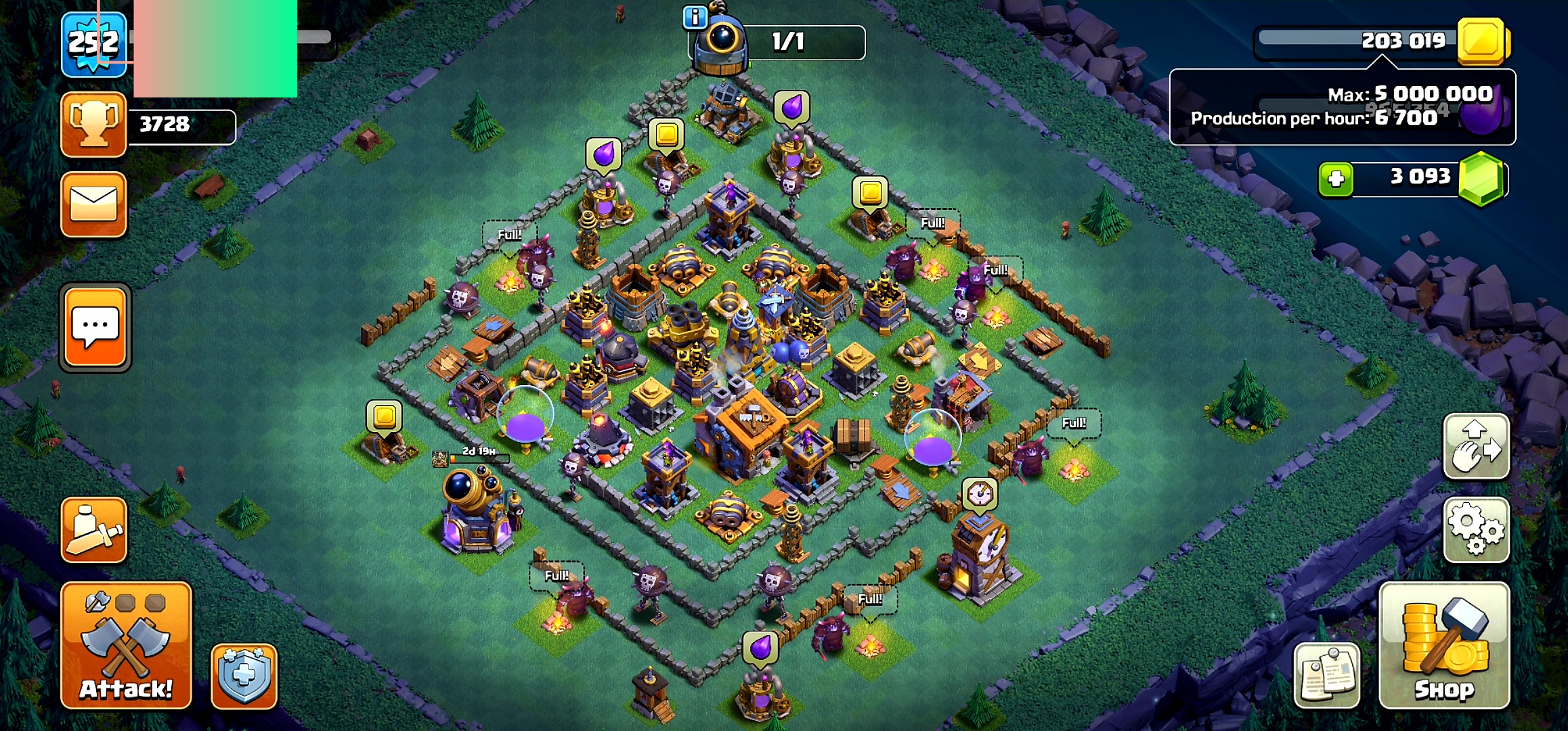Open the mail inbox envelope
The image size is (1568, 731).
[x=94, y=204]
